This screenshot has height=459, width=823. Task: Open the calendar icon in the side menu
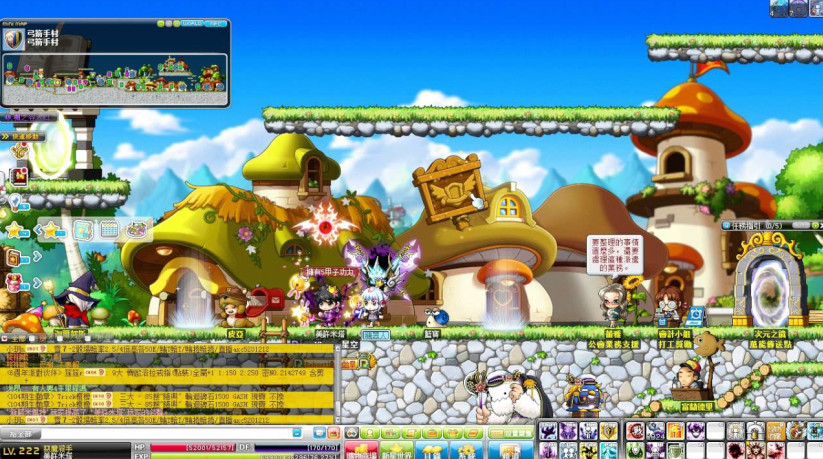[x=109, y=229]
